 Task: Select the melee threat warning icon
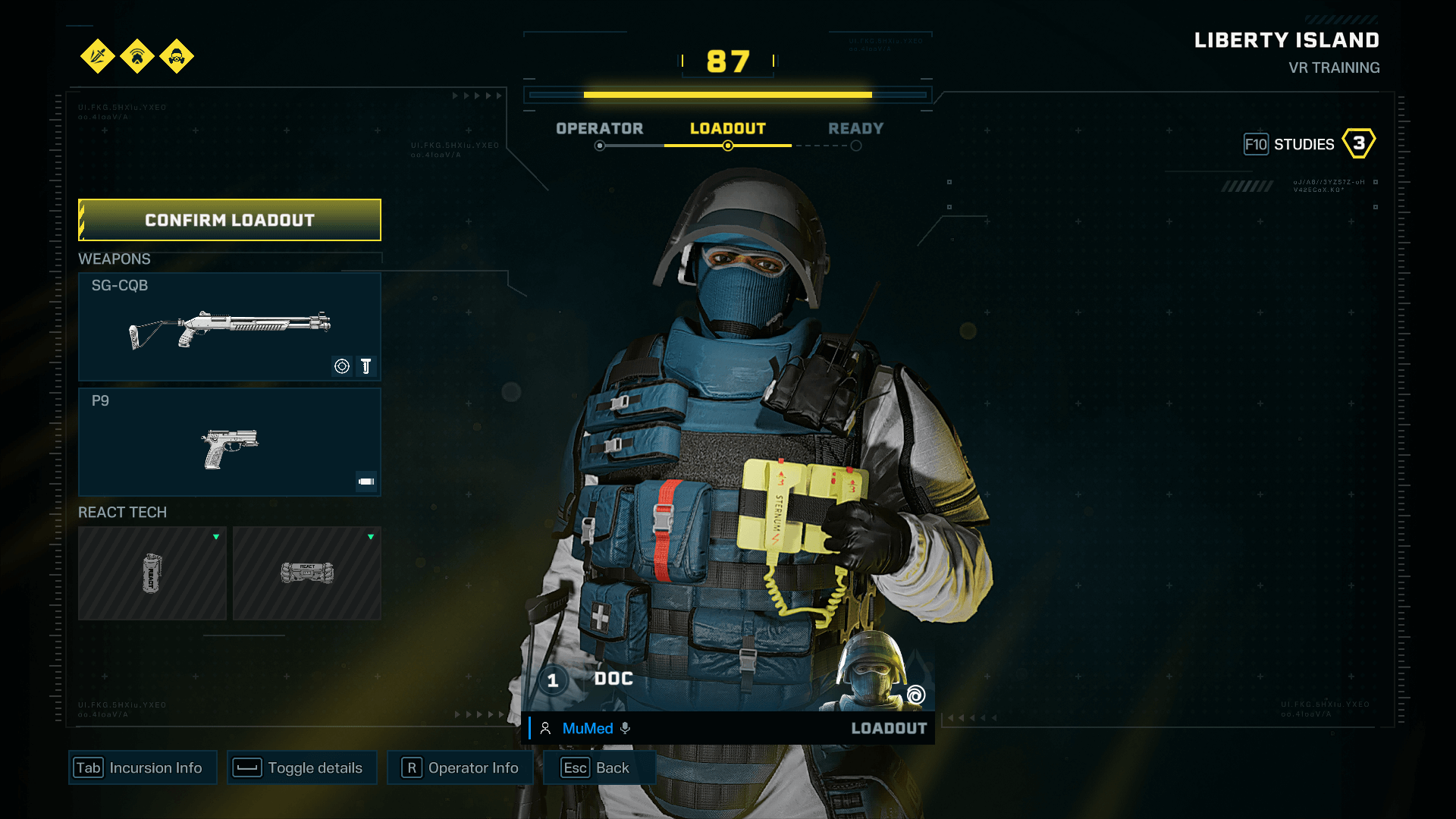[x=97, y=57]
